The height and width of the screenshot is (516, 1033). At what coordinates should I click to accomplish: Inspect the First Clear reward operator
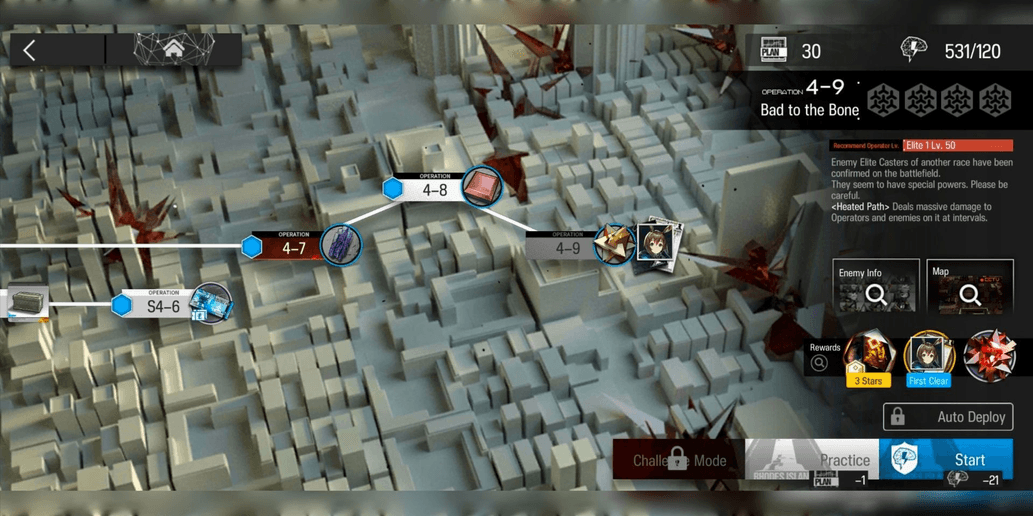(x=929, y=358)
